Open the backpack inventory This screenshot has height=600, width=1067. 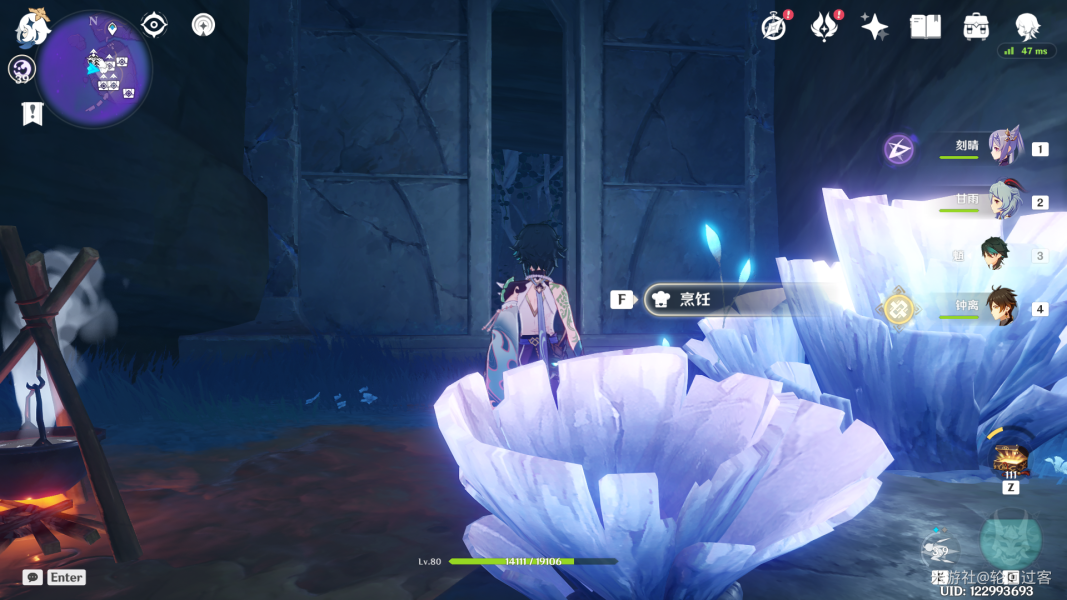[976, 27]
